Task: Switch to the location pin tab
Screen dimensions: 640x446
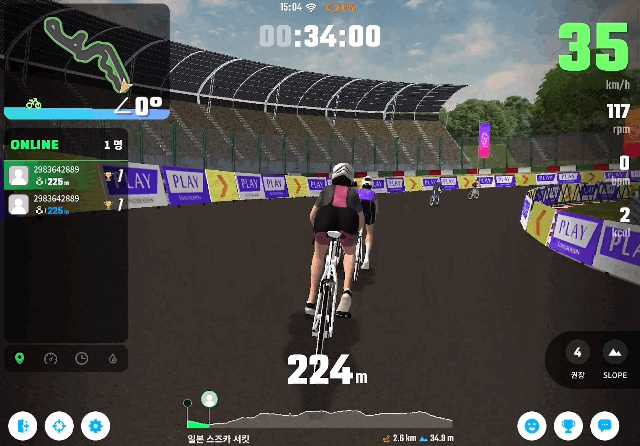Action: point(20,358)
